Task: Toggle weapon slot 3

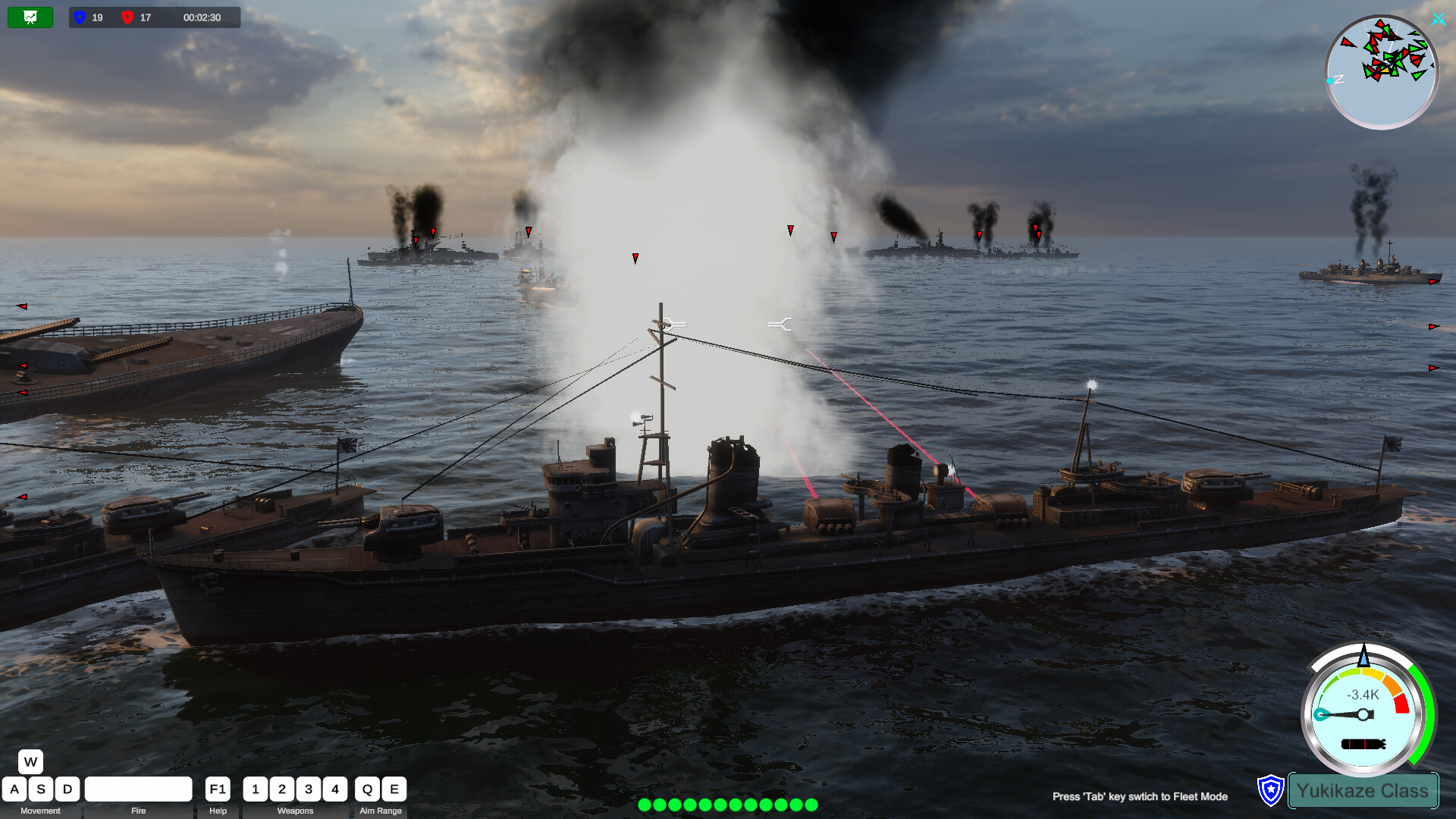Action: click(x=309, y=789)
